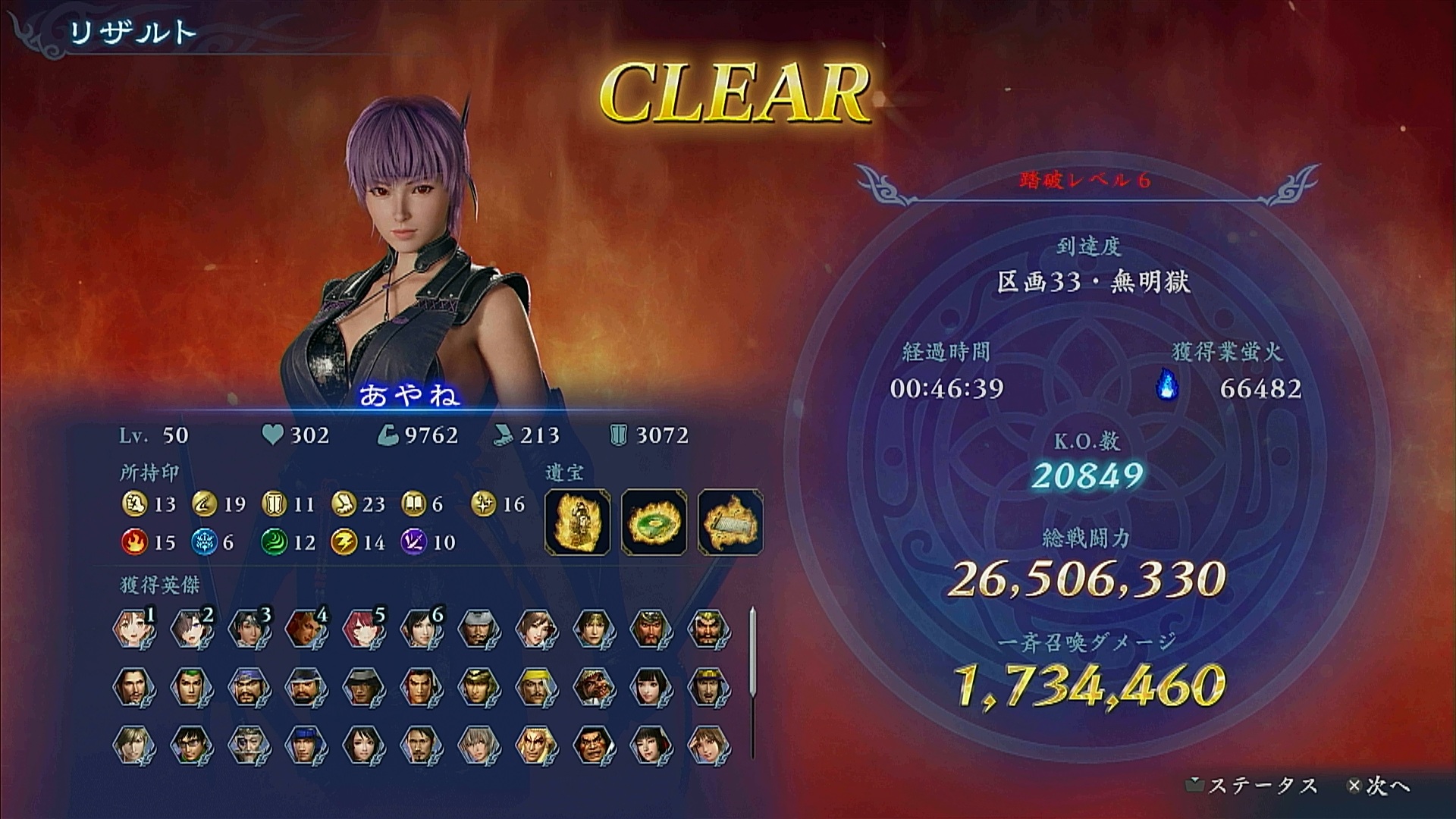Viewport: 1456px width, 819px height.
Task: Click the gold book seal icon
Action: [413, 504]
